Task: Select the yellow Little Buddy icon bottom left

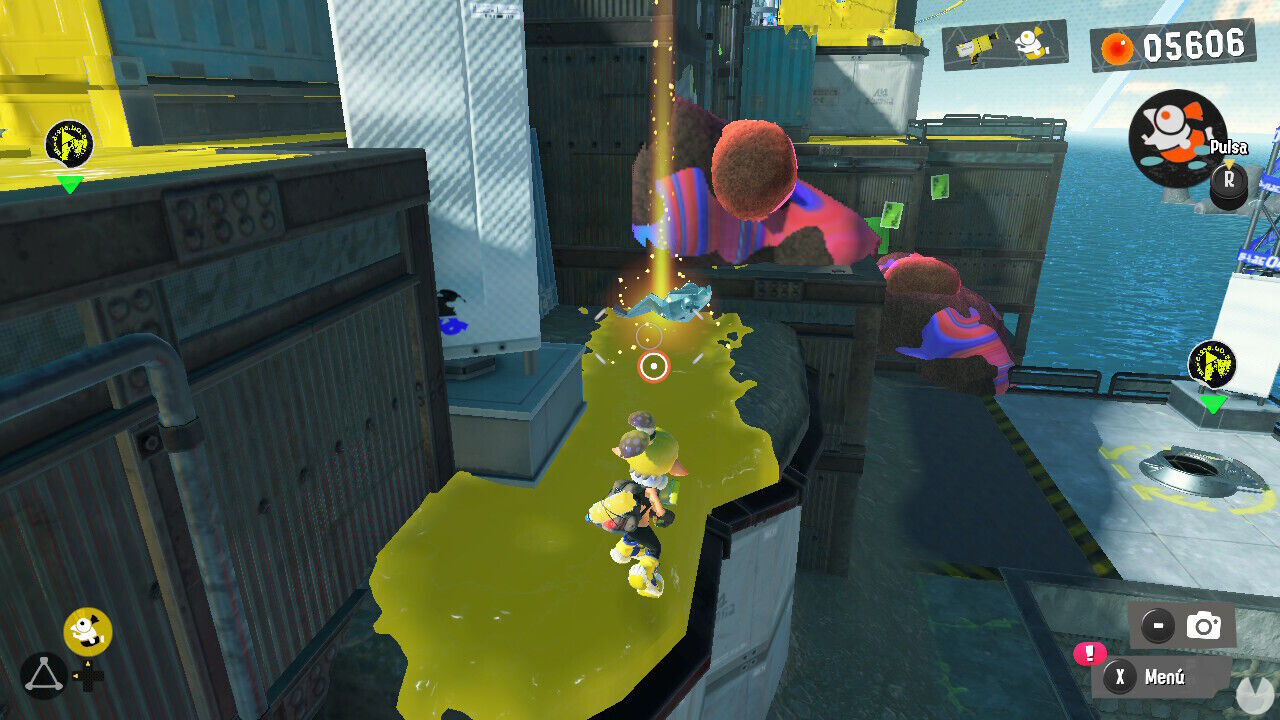Action: tap(85, 629)
